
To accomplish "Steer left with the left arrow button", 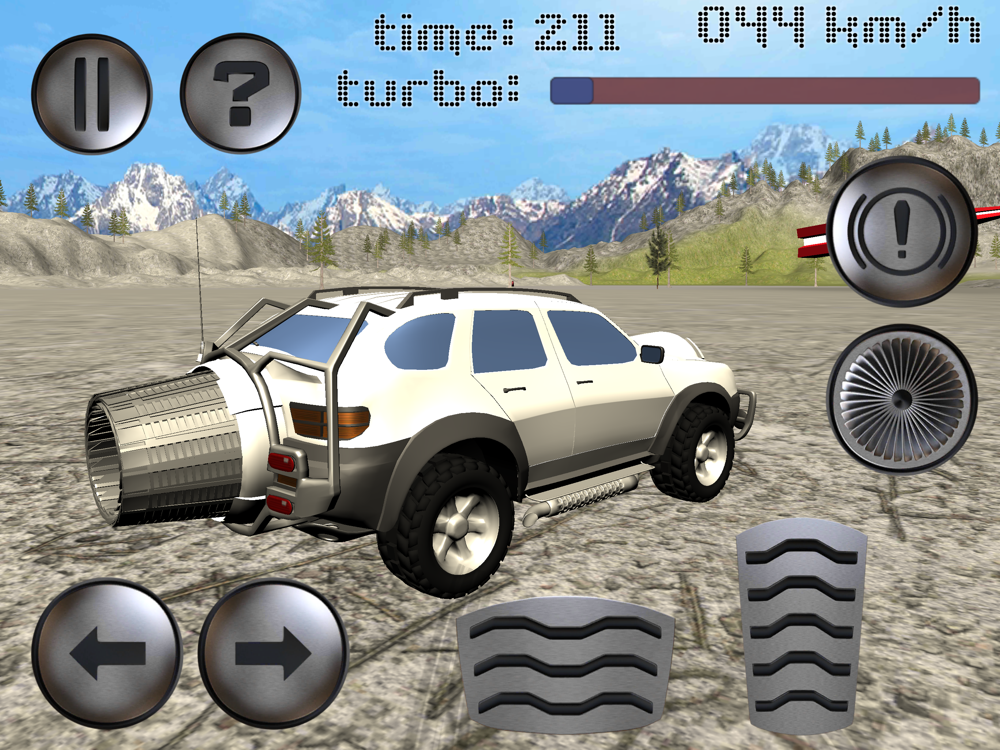I will point(106,653).
